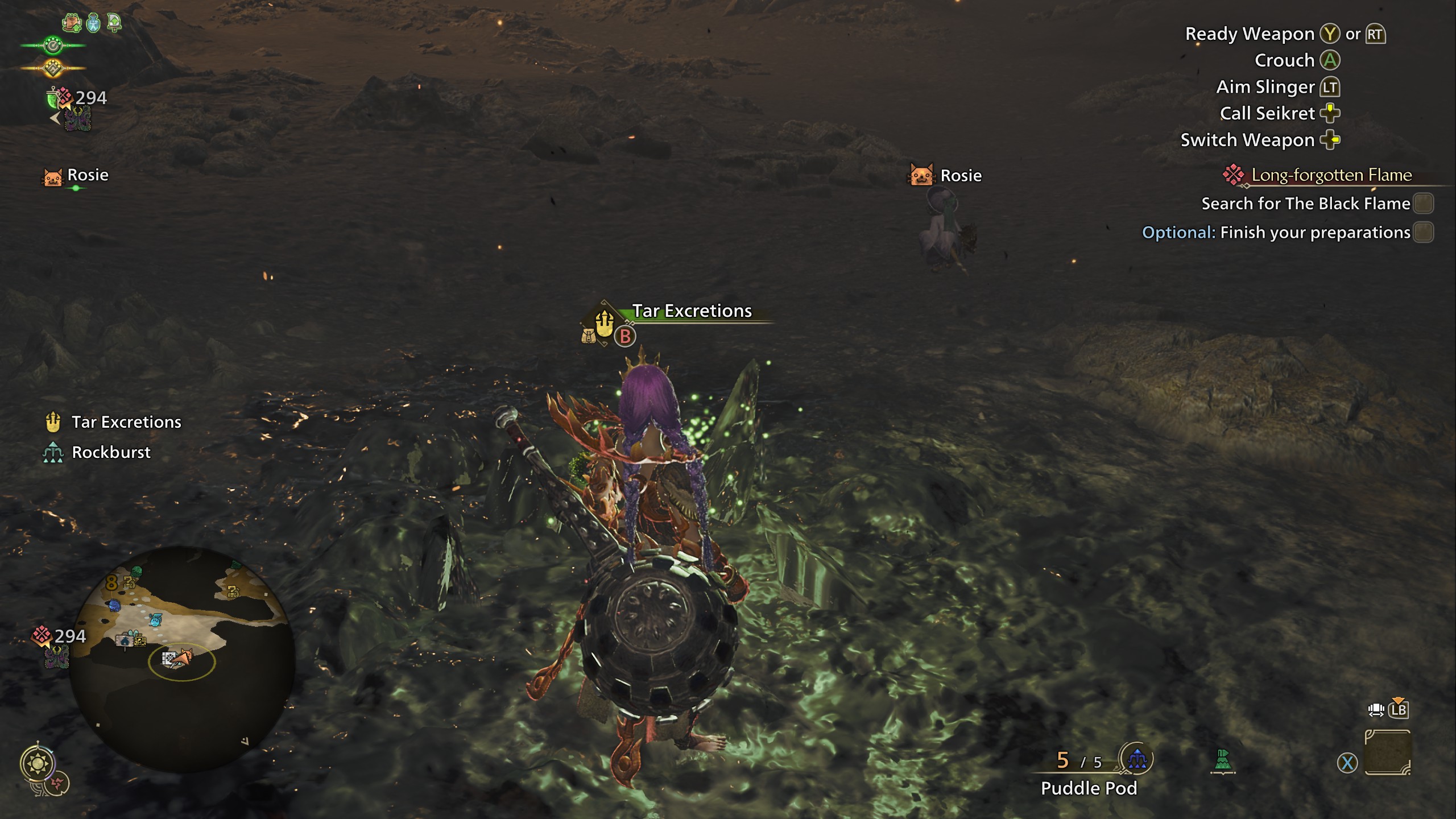This screenshot has height=819, width=1456.
Task: Check the Finish your preparations optional objective
Action: pyautogui.click(x=1424, y=233)
